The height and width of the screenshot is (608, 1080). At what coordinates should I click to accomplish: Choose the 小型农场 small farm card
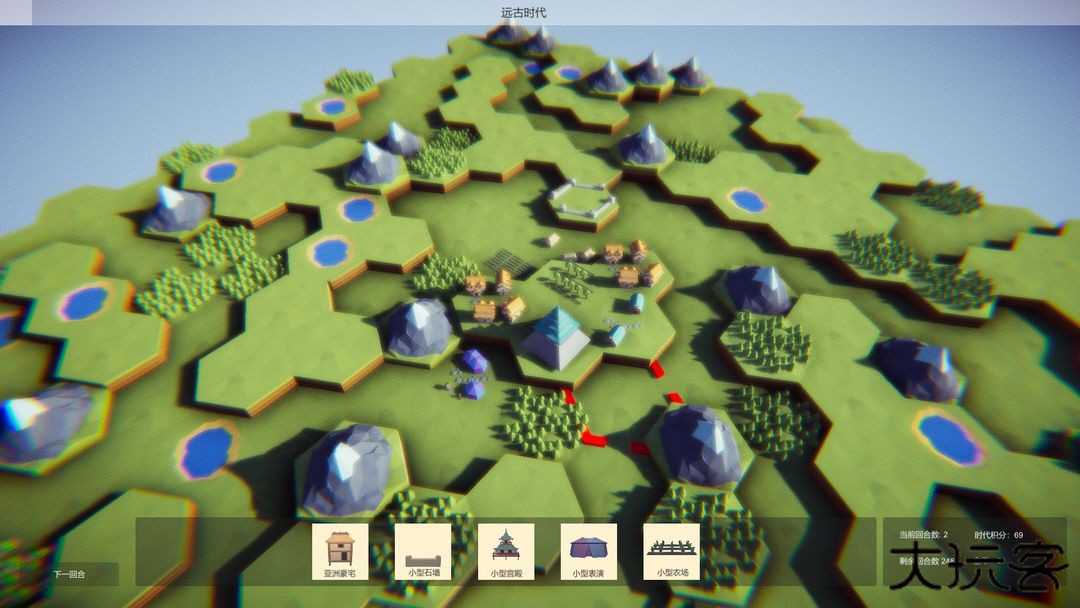point(671,552)
